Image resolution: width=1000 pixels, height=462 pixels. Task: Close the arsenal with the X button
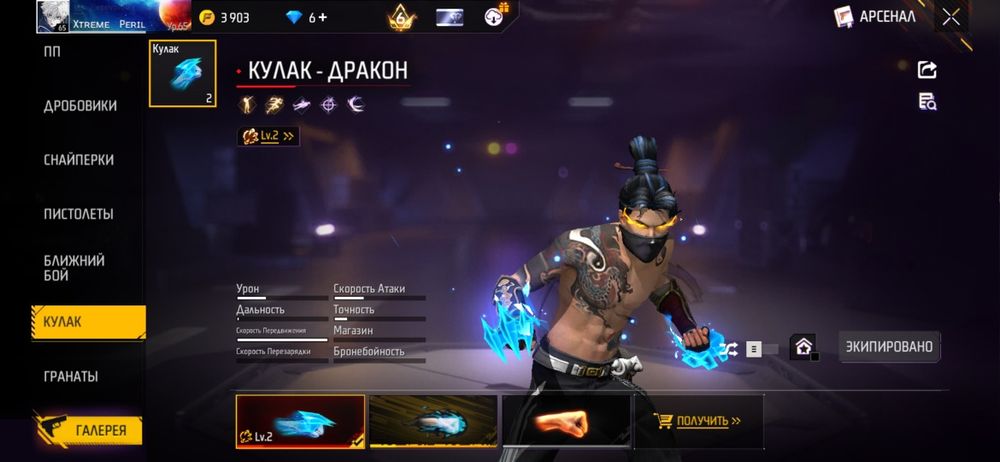951,17
